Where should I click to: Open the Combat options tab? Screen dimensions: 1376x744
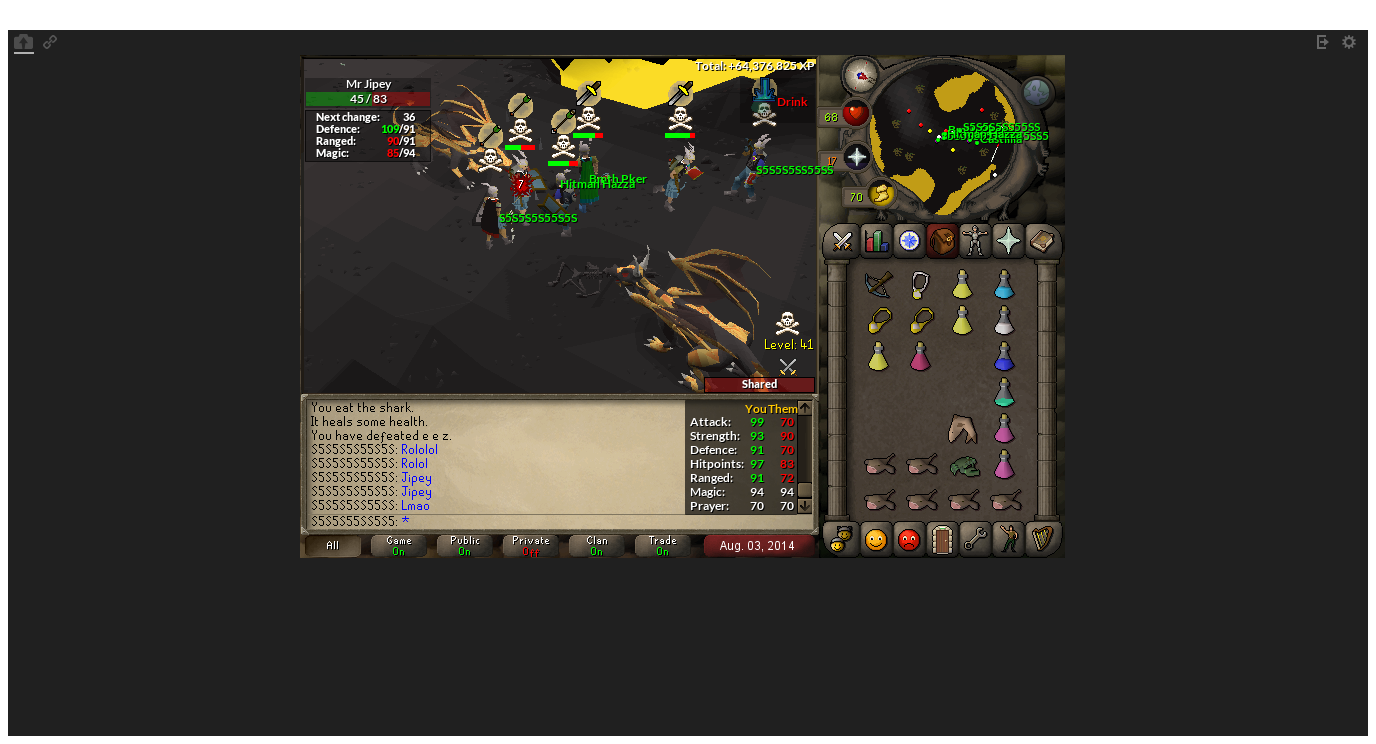click(839, 241)
